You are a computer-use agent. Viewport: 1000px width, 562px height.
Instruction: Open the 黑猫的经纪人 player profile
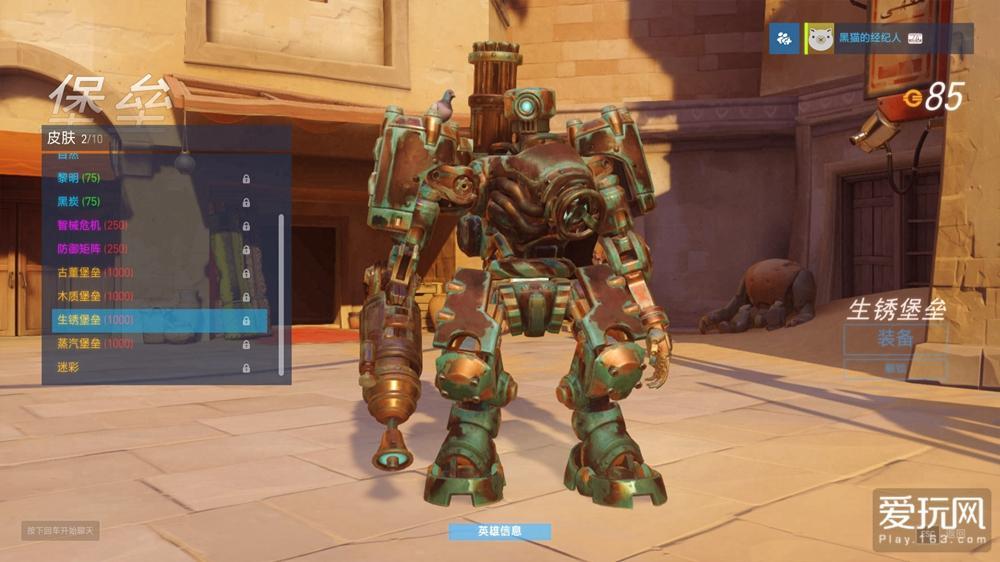point(867,39)
